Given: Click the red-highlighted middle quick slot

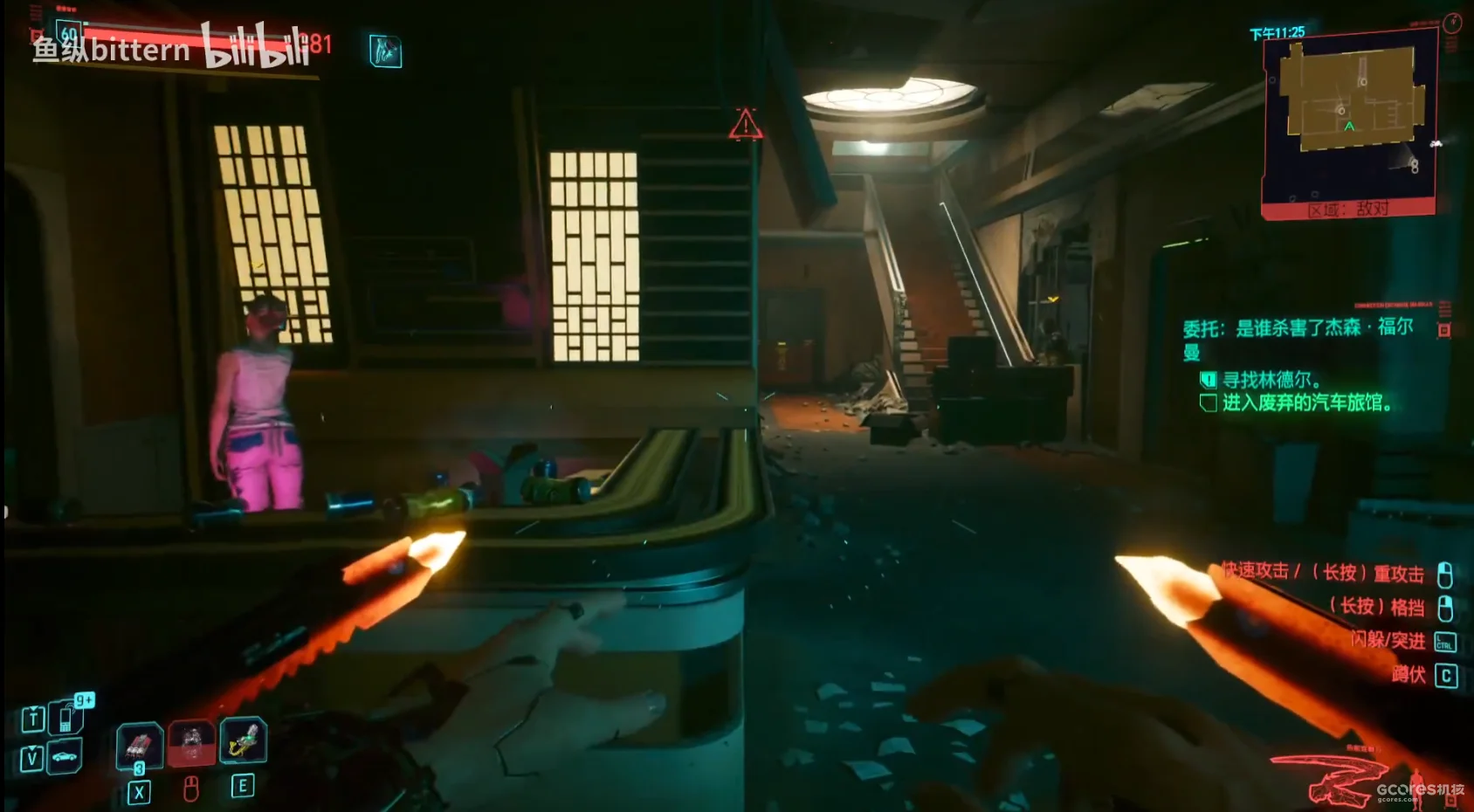Looking at the screenshot, I should coord(191,743).
